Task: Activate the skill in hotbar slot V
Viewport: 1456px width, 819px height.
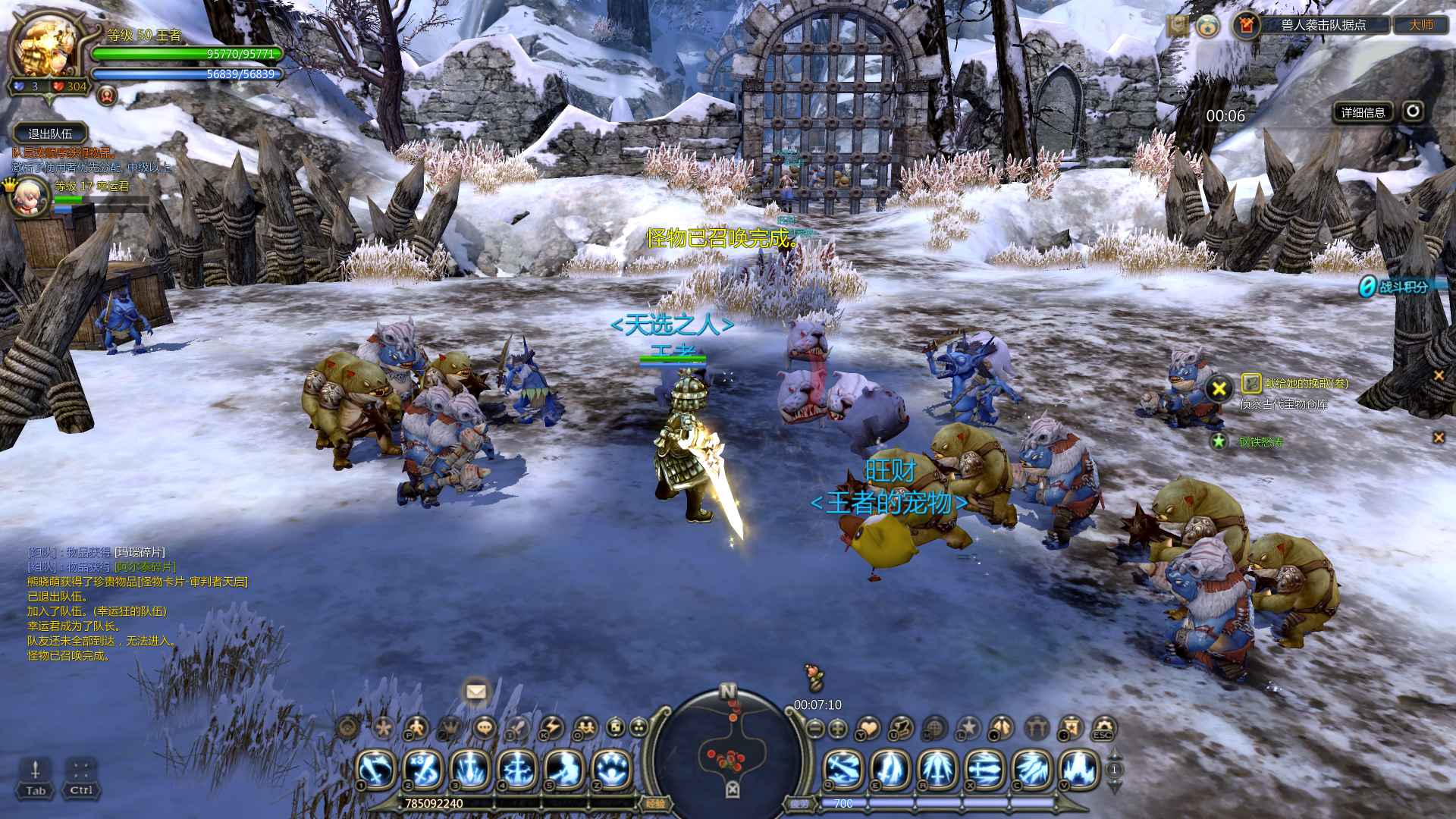Action: (x=1079, y=770)
